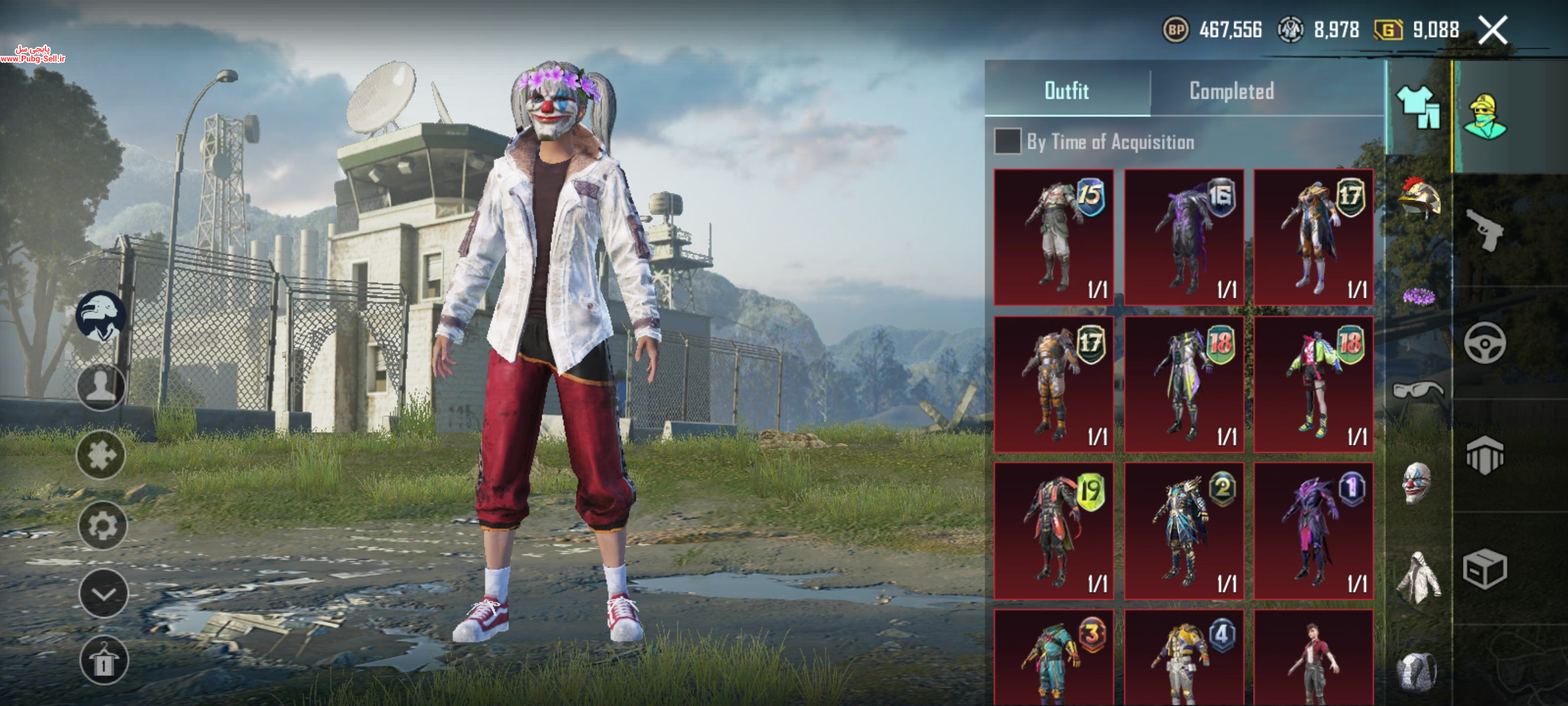Pick the outfit with the 19 badge
The width and height of the screenshot is (1568, 706).
[1053, 531]
